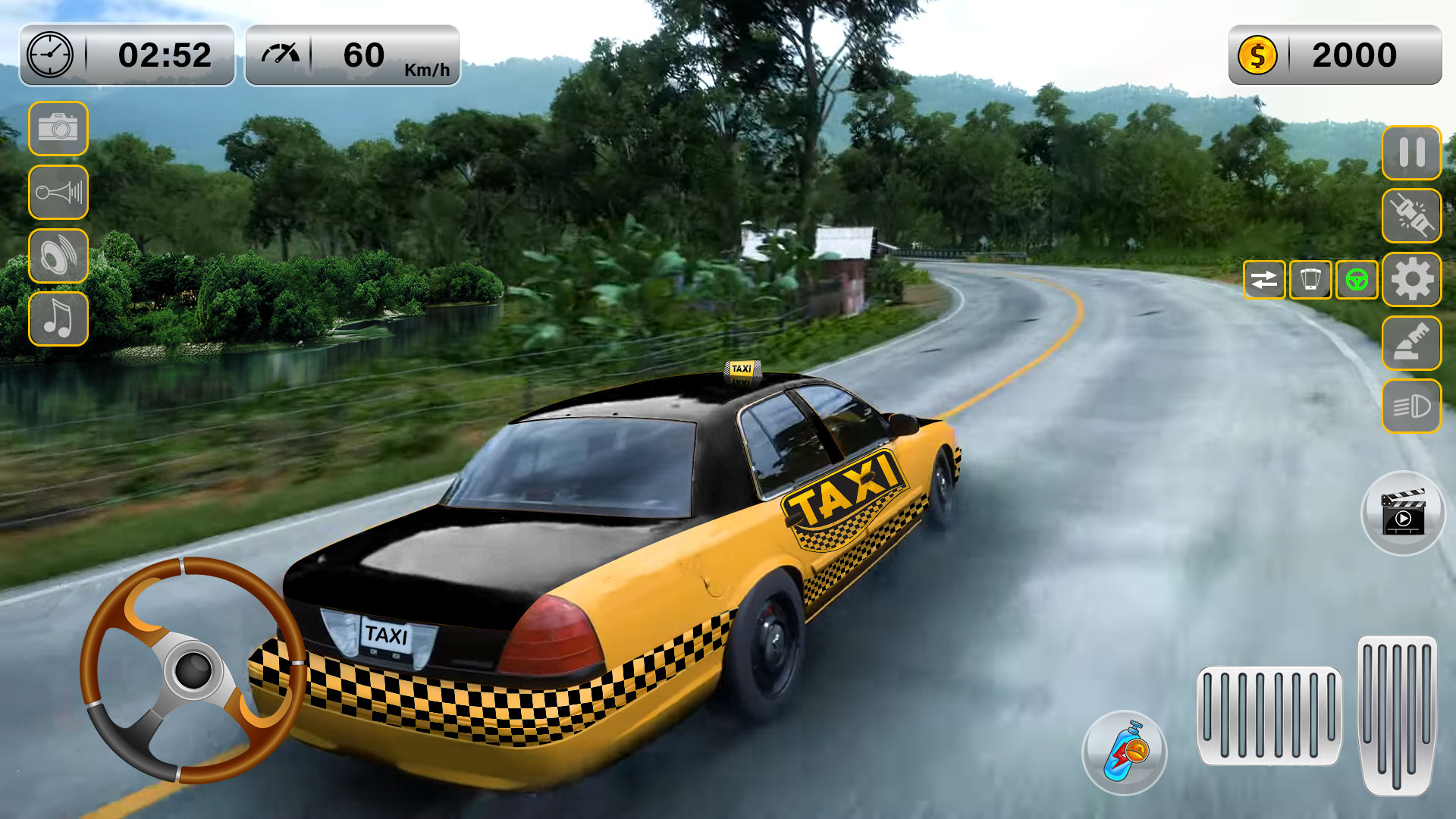
Task: Honk the taxi horn
Action: point(58,192)
